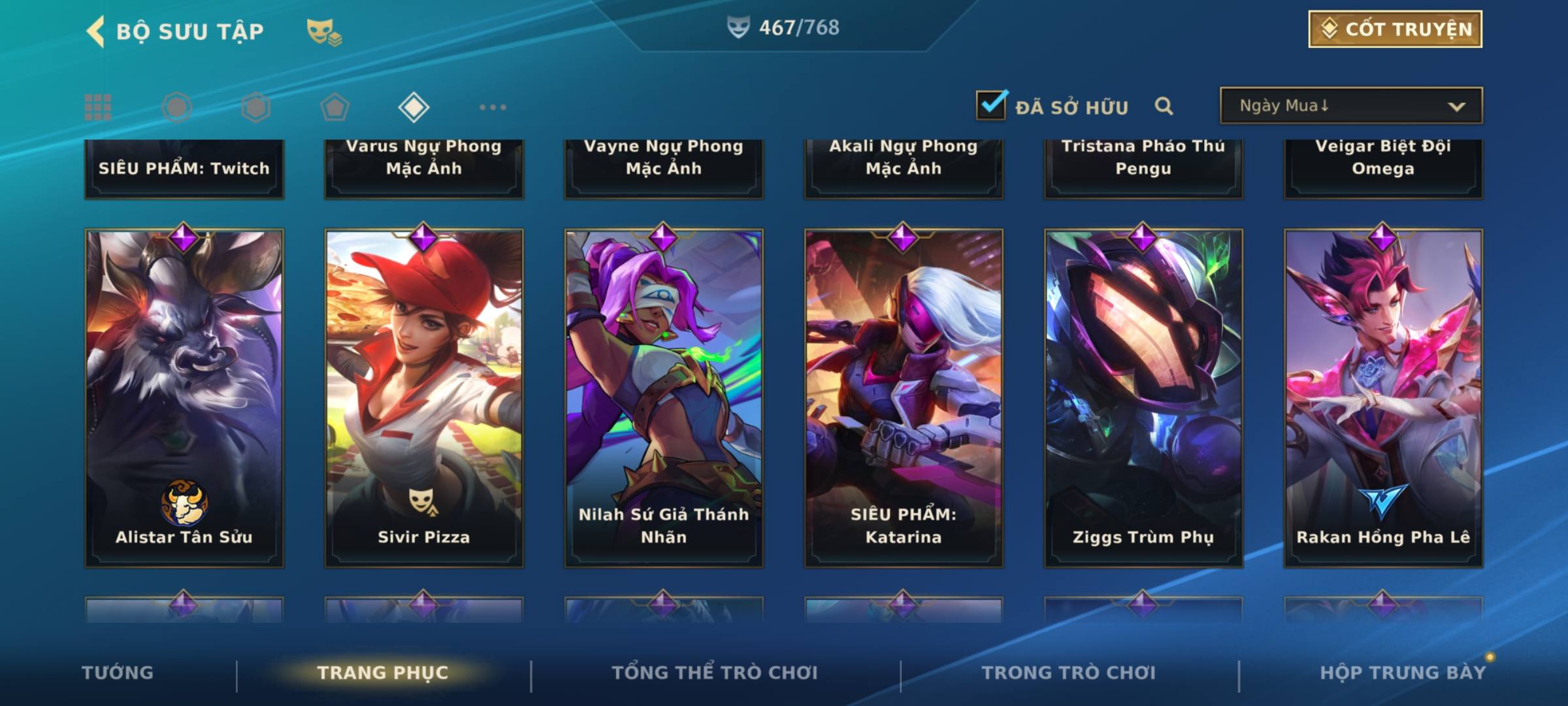Switch to Tổng Thể Trò Chơi tab
The width and height of the screenshot is (1568, 706).
click(715, 673)
